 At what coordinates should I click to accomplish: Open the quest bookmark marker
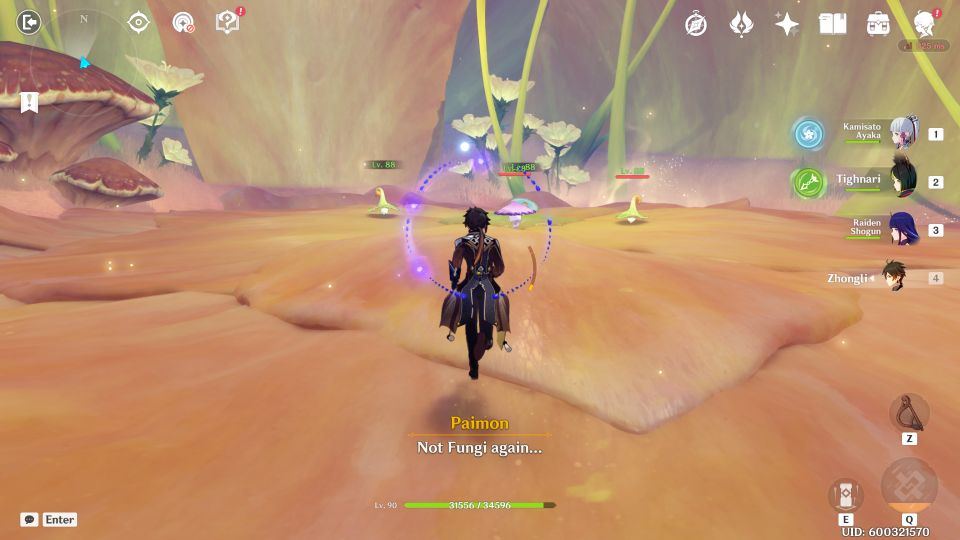(28, 101)
